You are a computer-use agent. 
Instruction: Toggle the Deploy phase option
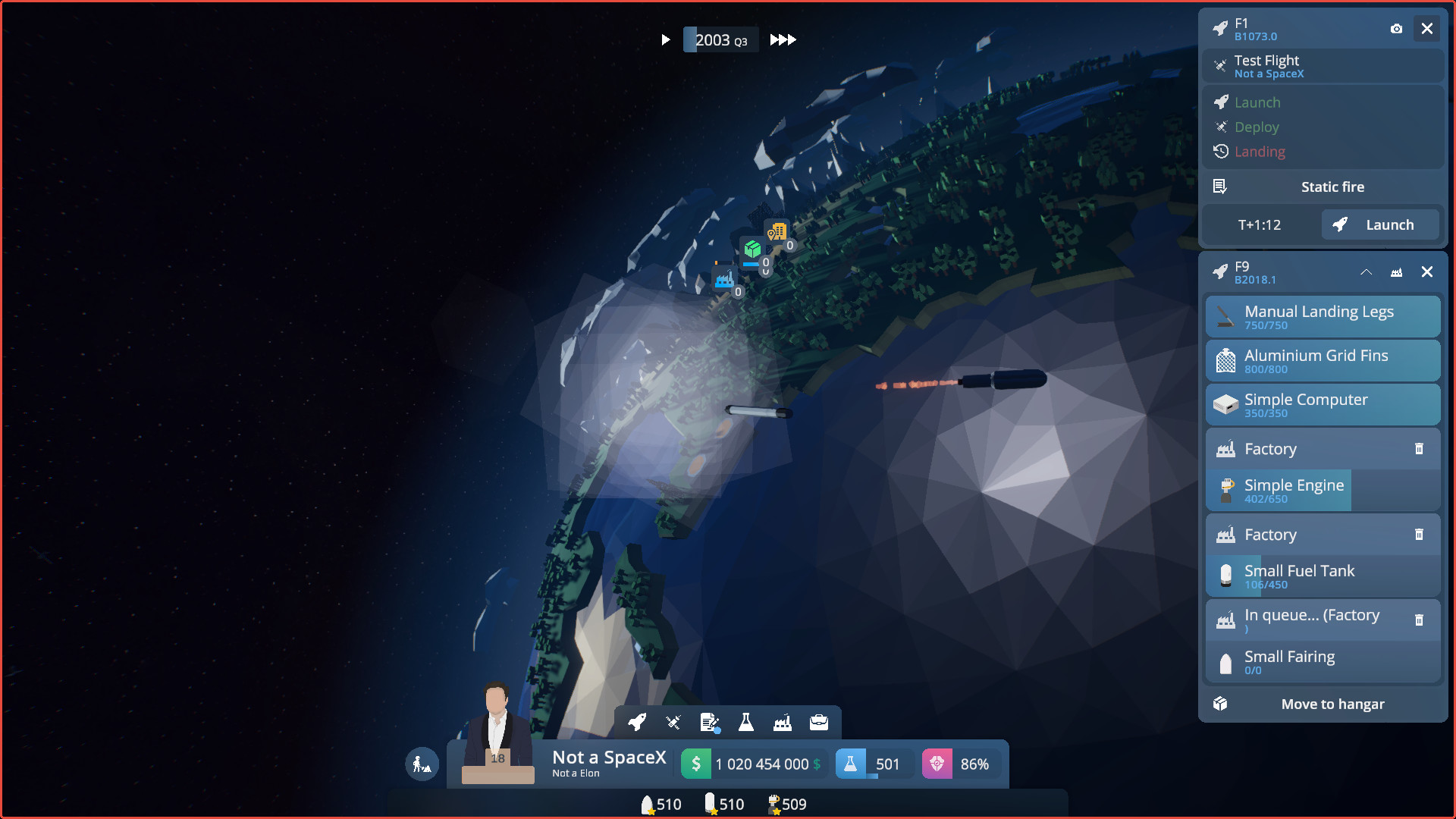(x=1256, y=127)
